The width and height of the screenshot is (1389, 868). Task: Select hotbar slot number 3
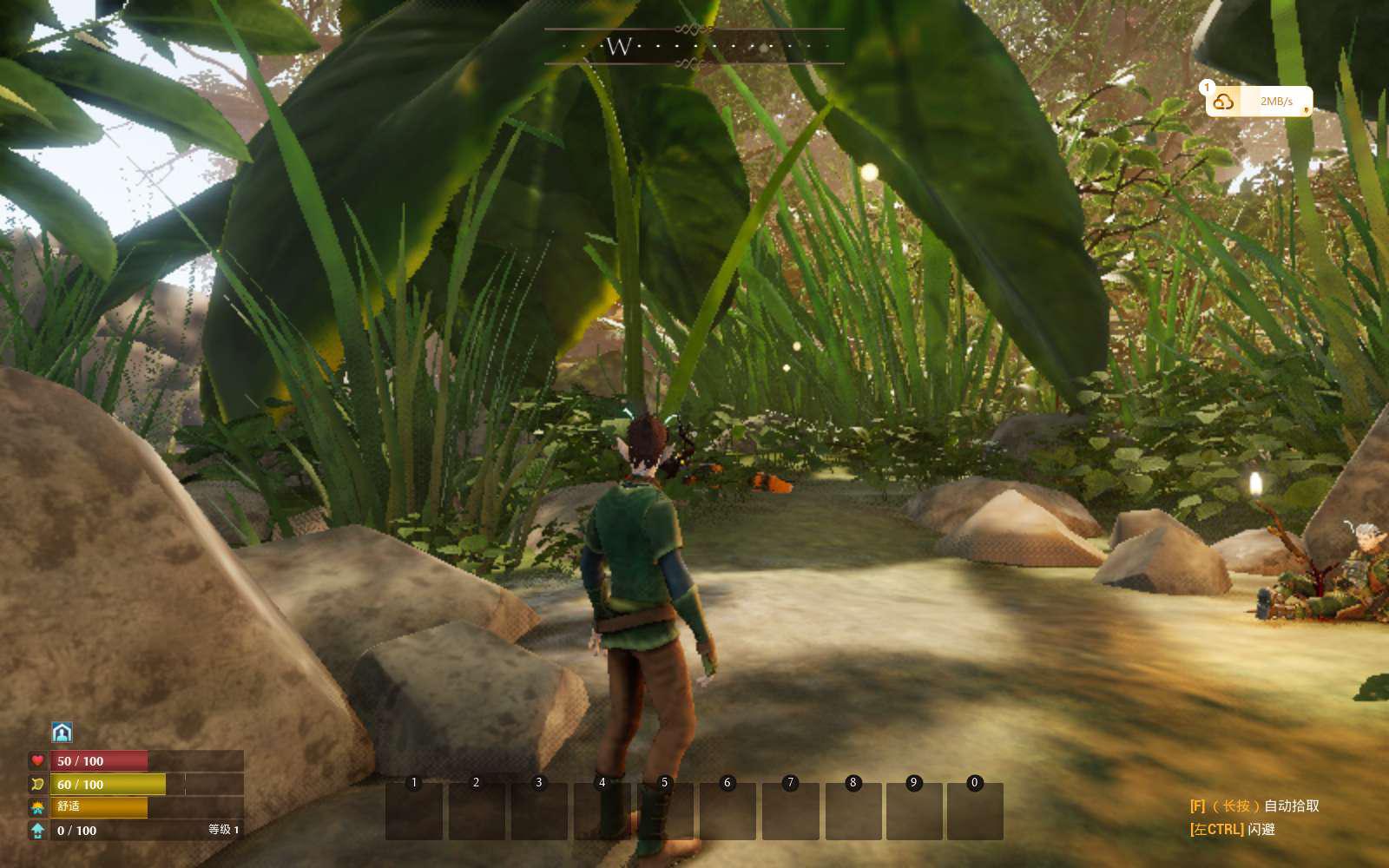[539, 811]
